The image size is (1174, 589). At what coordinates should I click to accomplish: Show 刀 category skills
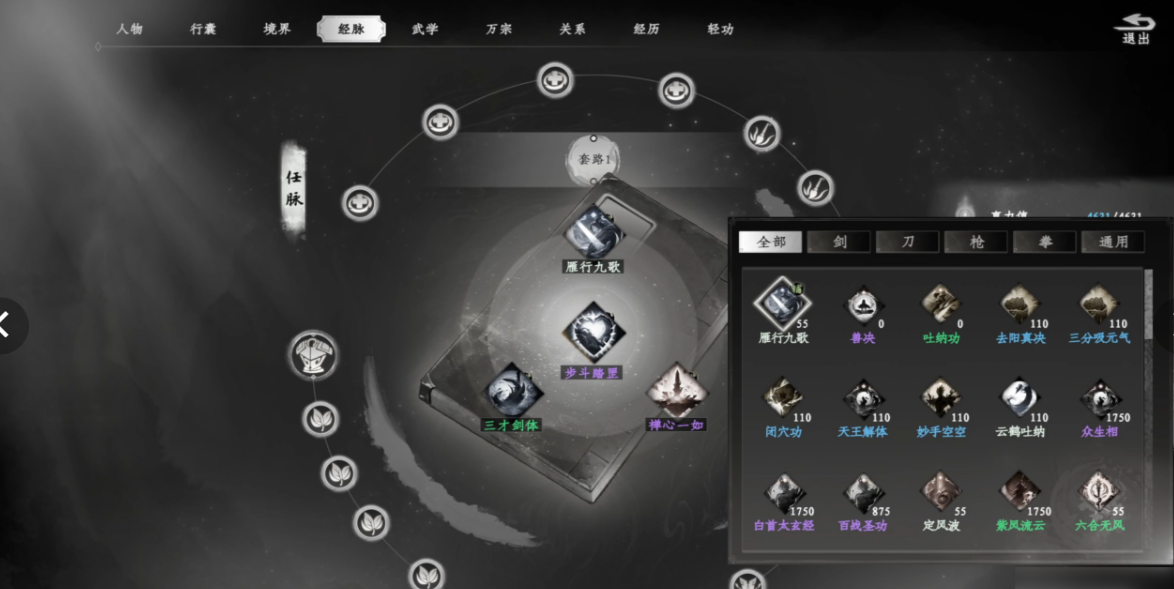pyautogui.click(x=908, y=242)
